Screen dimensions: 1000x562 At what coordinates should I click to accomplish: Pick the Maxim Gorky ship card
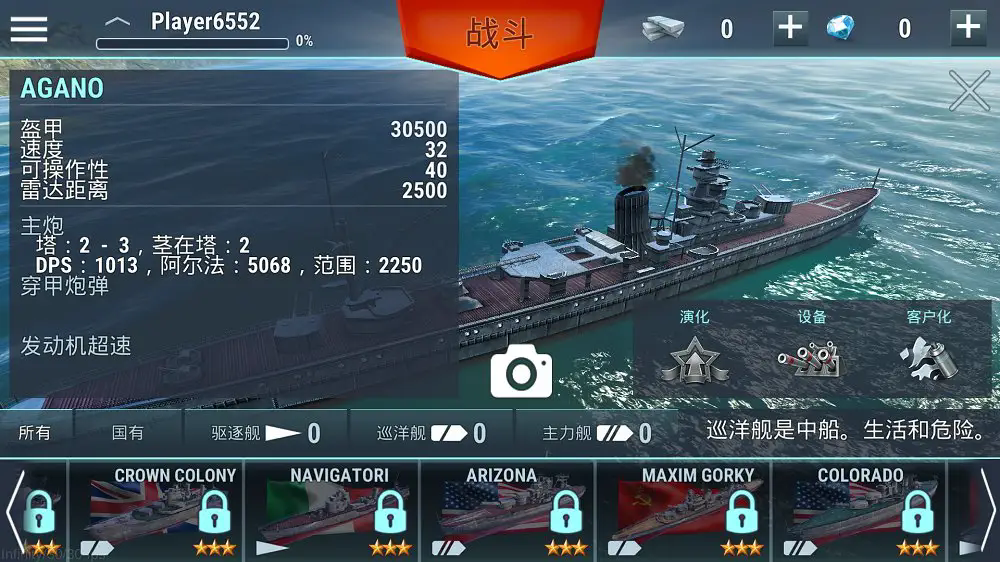pos(684,510)
